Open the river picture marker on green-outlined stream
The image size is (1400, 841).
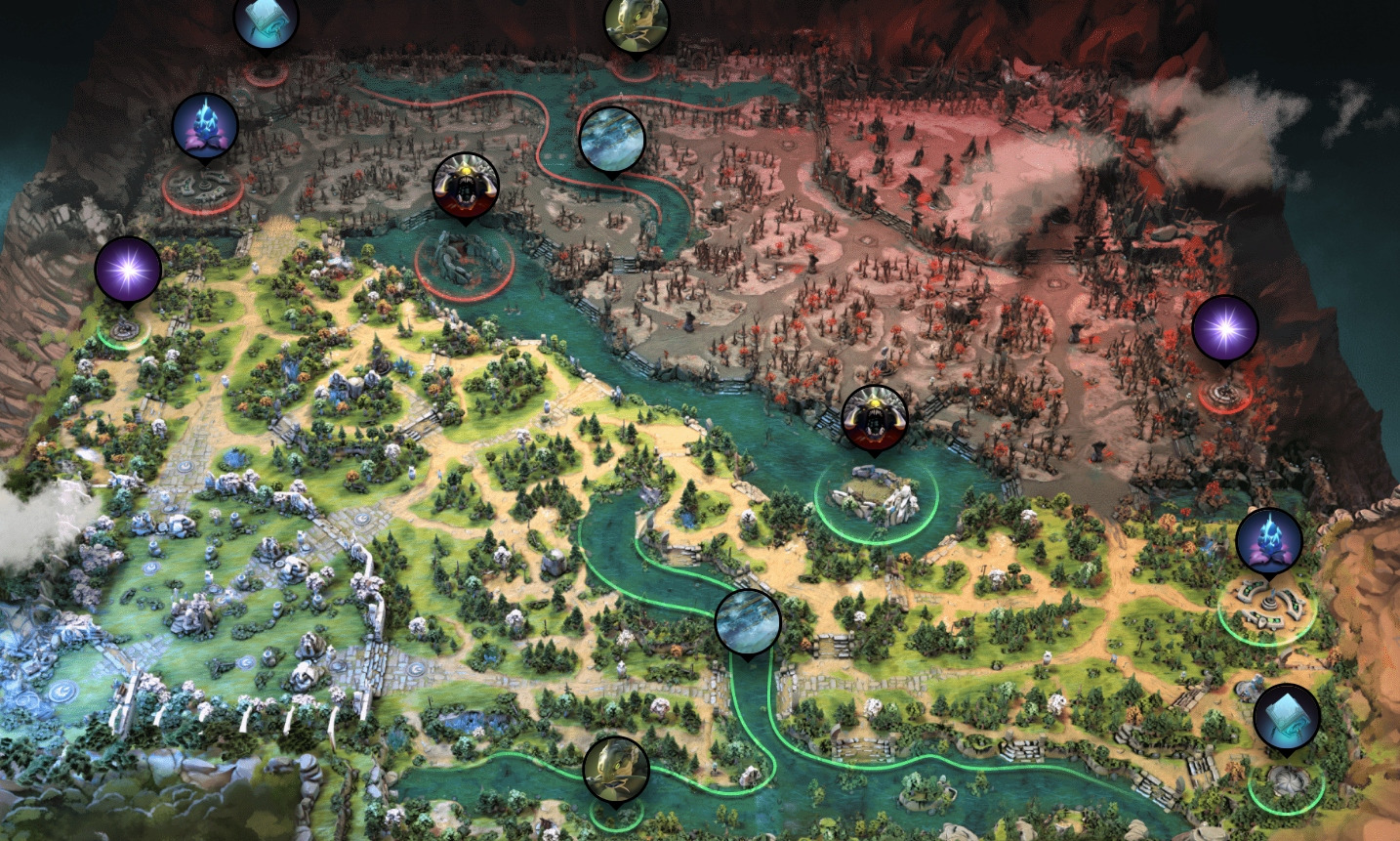pos(748,621)
